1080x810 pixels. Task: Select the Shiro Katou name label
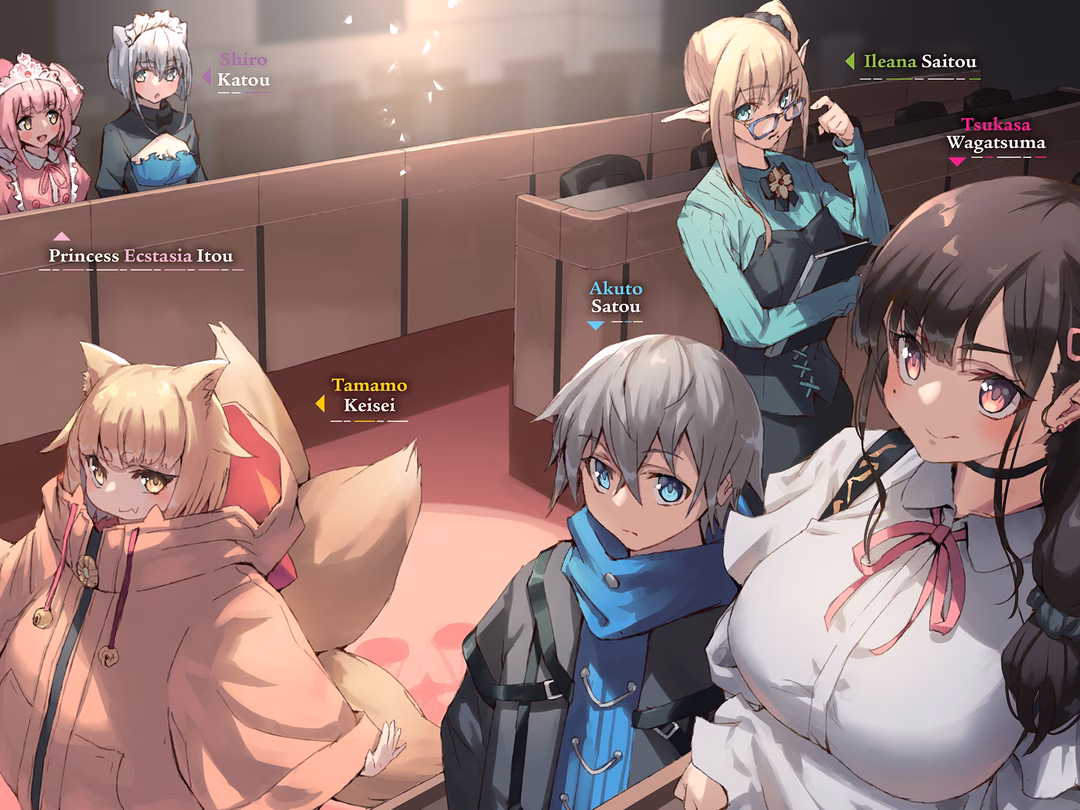pyautogui.click(x=243, y=70)
